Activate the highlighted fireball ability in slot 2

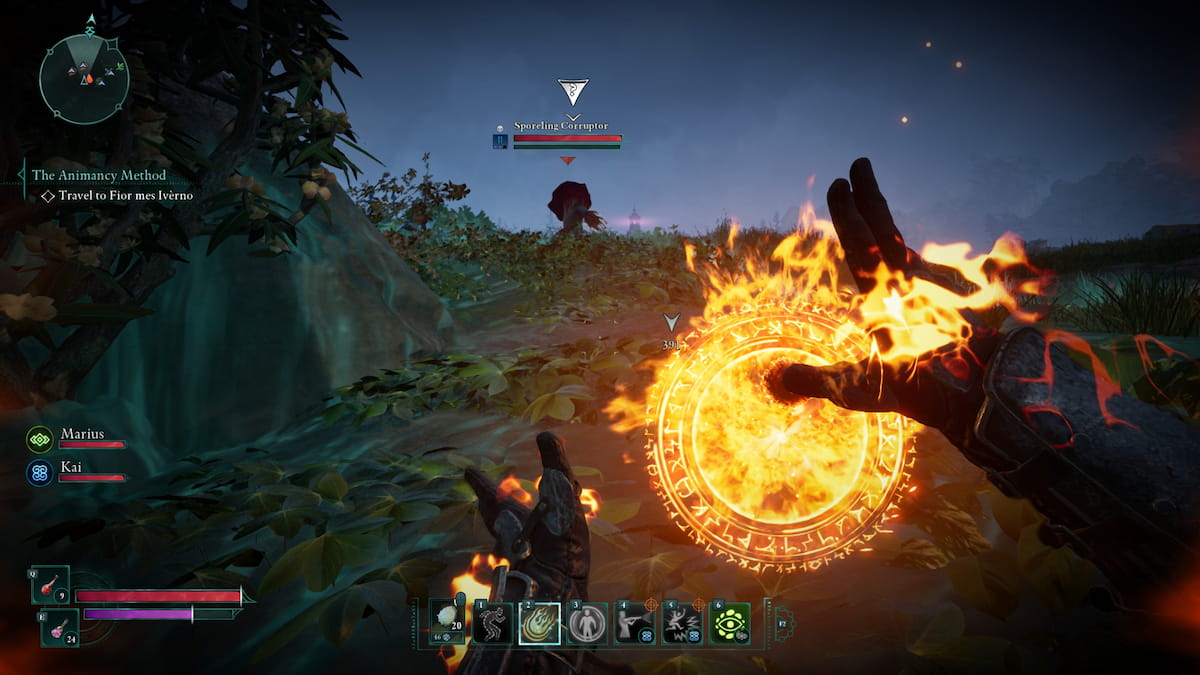tap(539, 623)
